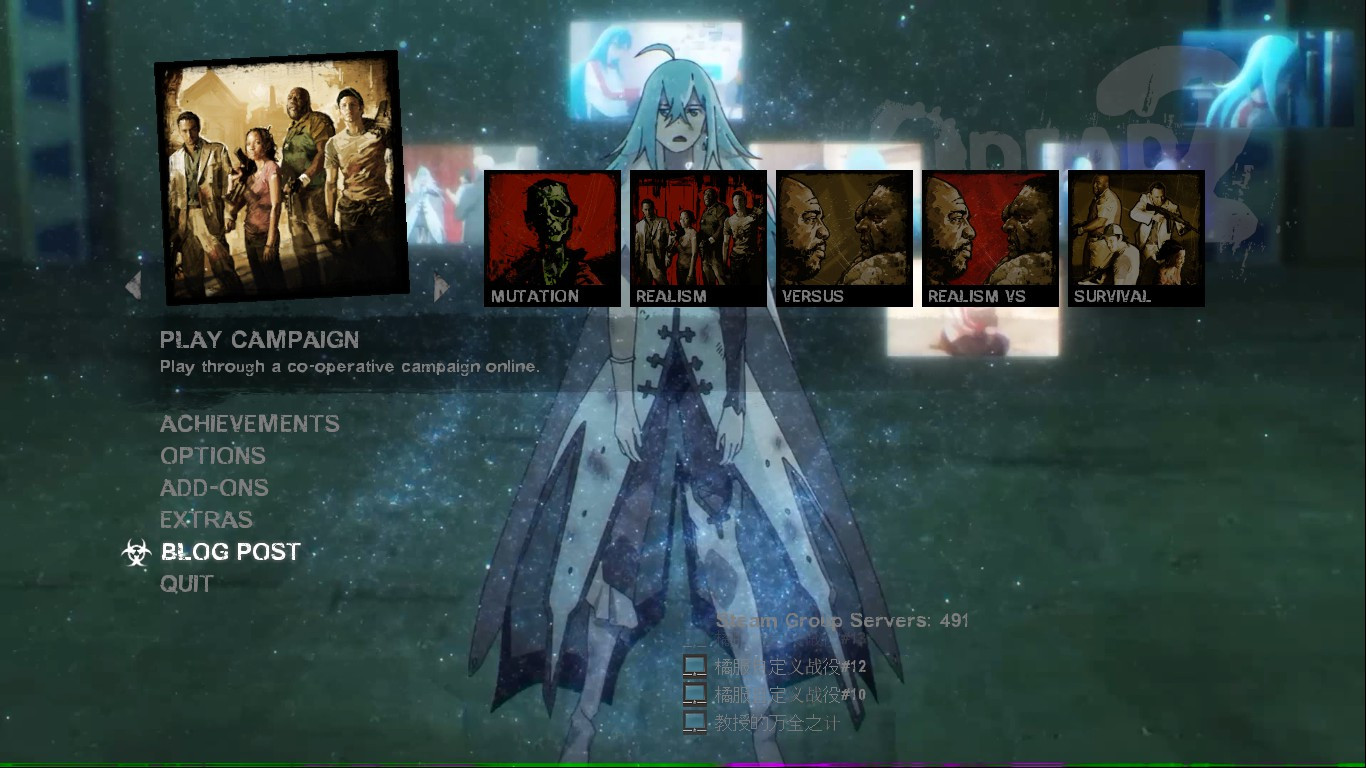
Task: Open the Options menu
Action: click(x=212, y=456)
